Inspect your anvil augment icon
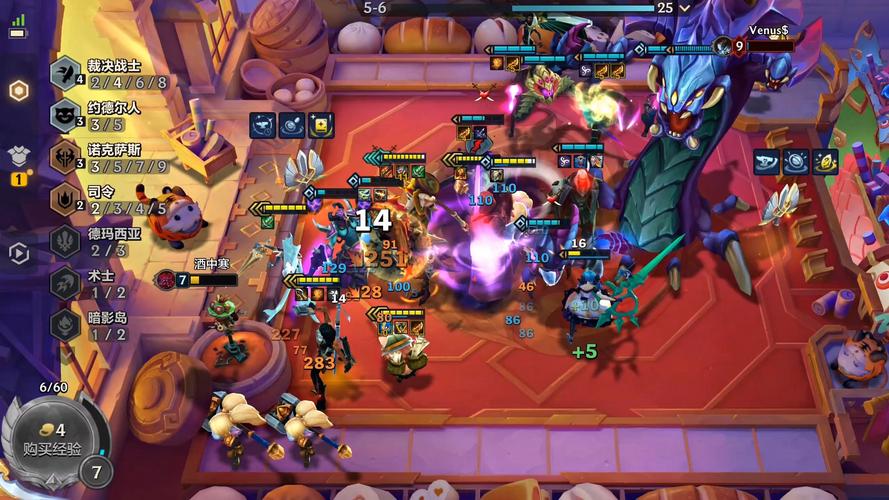889x500 pixels. point(264,124)
